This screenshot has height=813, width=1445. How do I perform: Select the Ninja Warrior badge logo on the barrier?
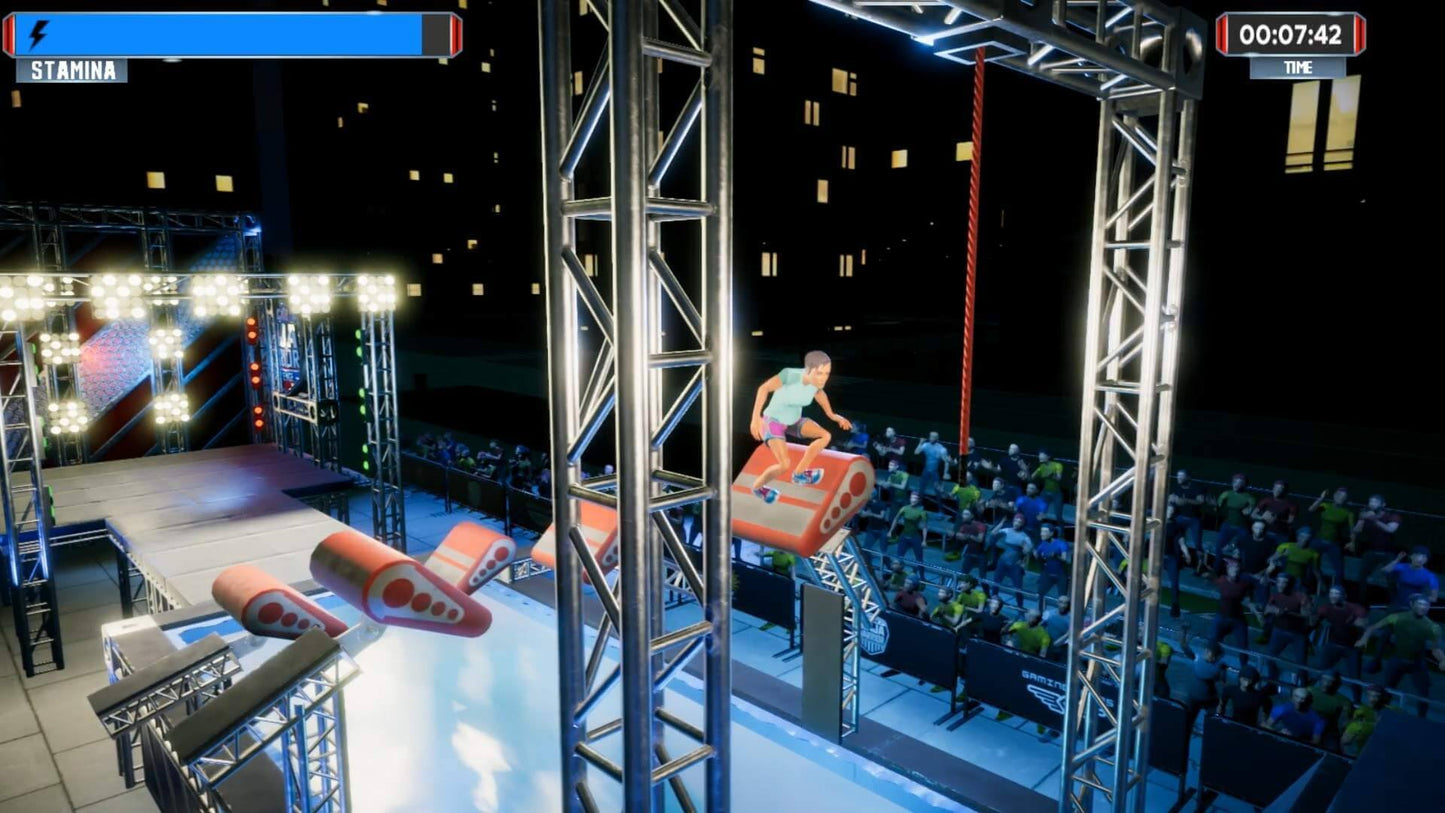[x=876, y=633]
